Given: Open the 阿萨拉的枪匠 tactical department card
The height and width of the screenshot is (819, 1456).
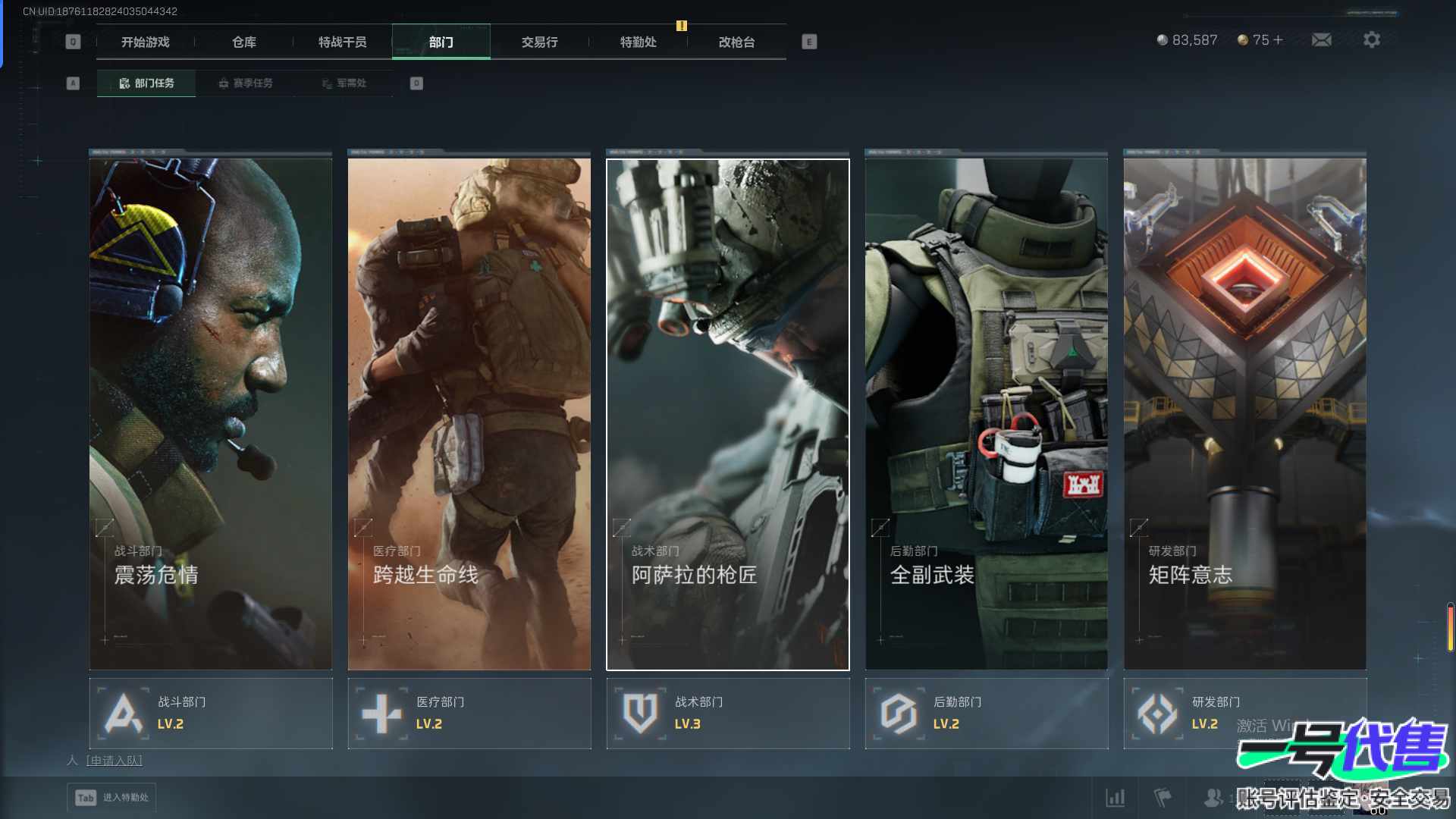Looking at the screenshot, I should (728, 413).
